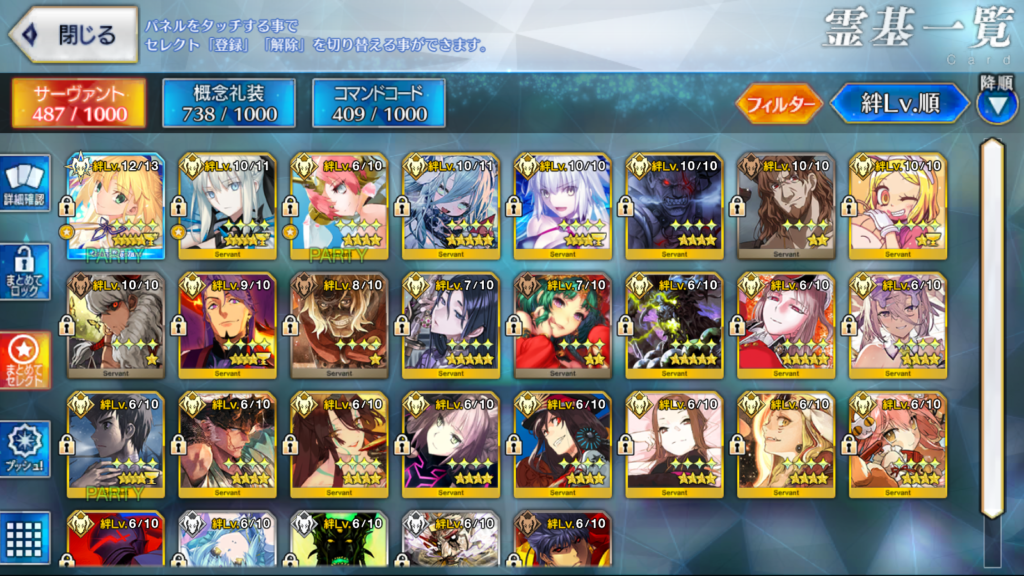Screen dimensions: 1024x576
Task: Open the フィルター filter options
Action: point(779,103)
